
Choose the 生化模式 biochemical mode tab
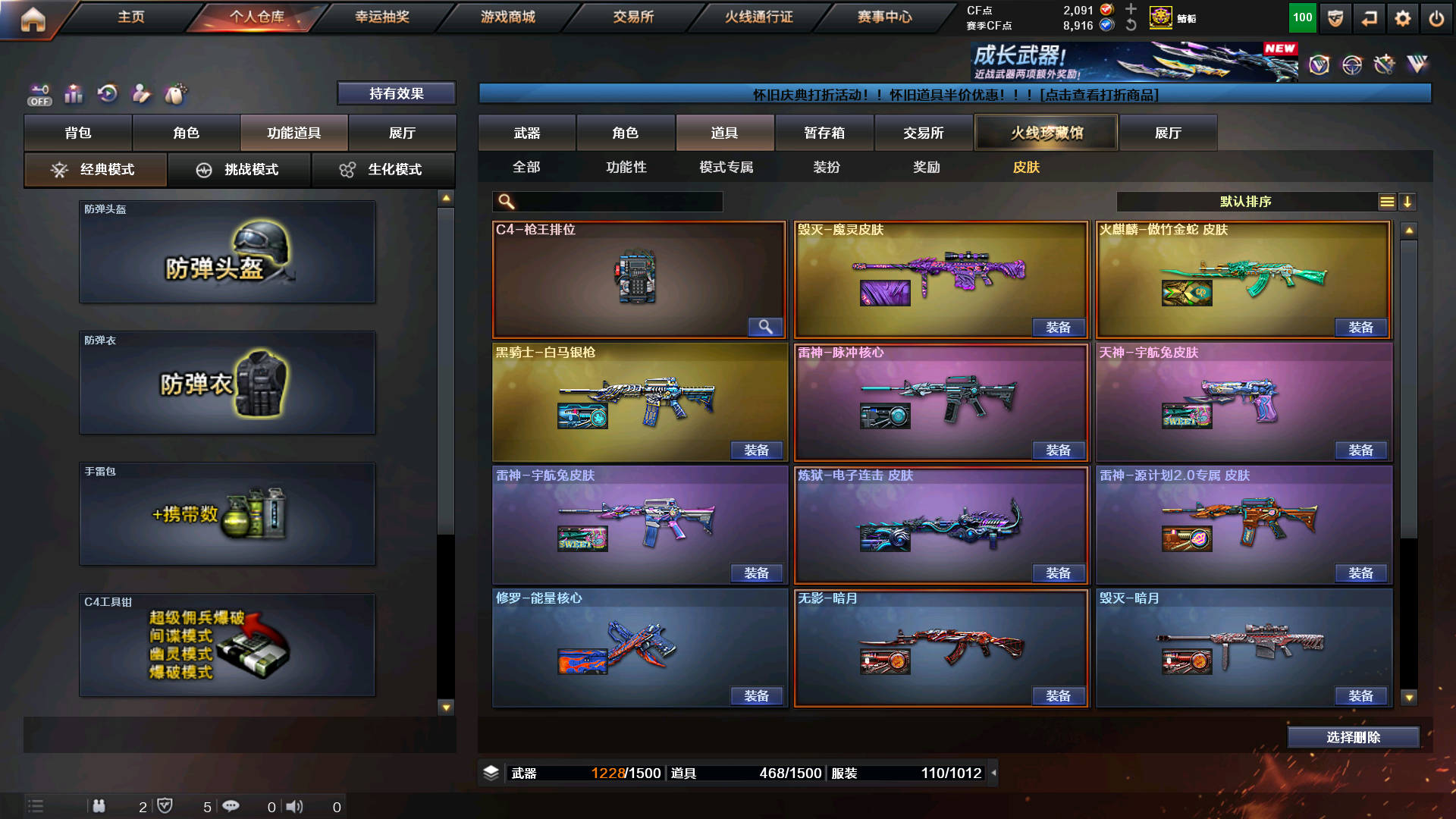tap(383, 170)
